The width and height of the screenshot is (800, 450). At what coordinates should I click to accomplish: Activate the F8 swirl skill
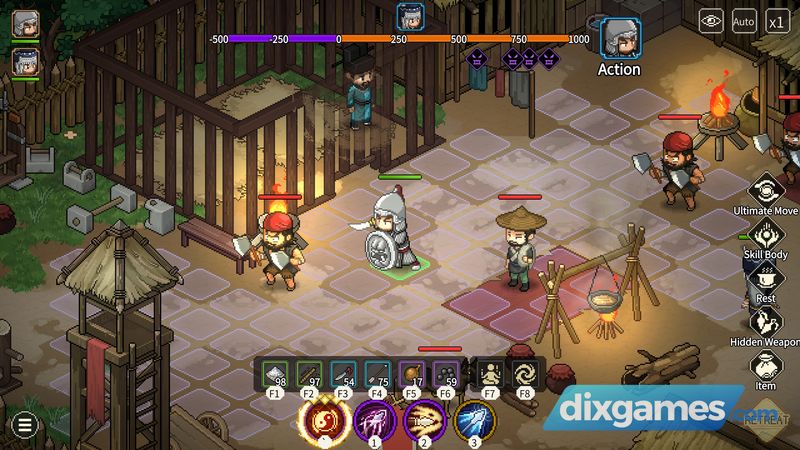(525, 374)
